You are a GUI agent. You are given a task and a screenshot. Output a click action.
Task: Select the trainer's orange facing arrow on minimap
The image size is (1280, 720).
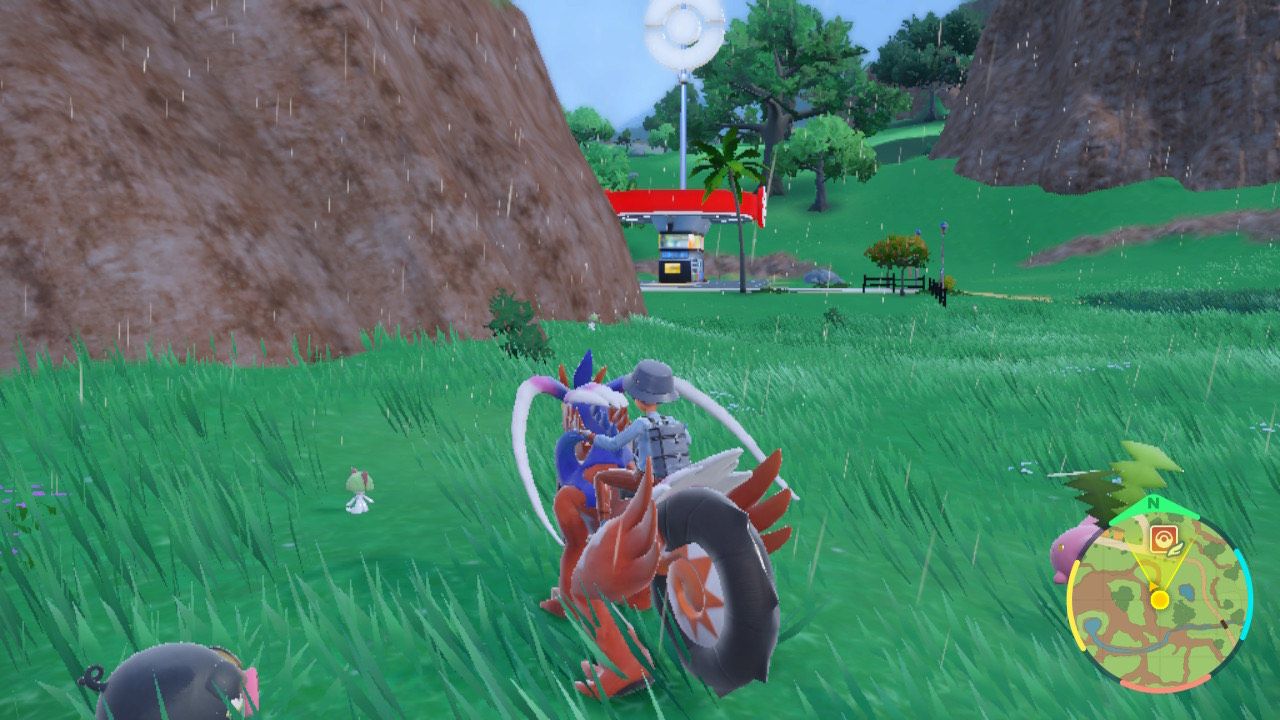pos(1152,586)
